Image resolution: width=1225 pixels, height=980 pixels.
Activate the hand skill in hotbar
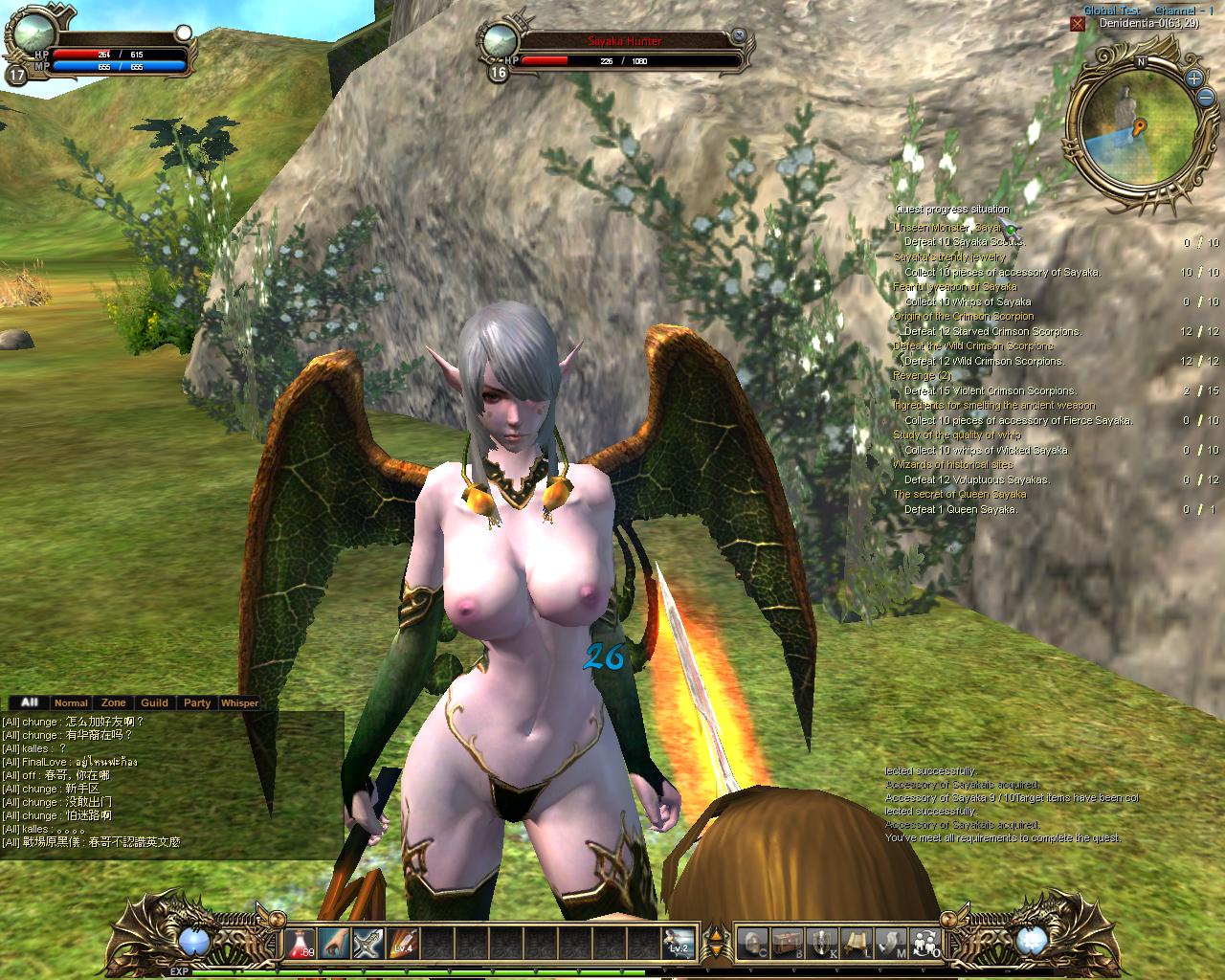pos(334,943)
